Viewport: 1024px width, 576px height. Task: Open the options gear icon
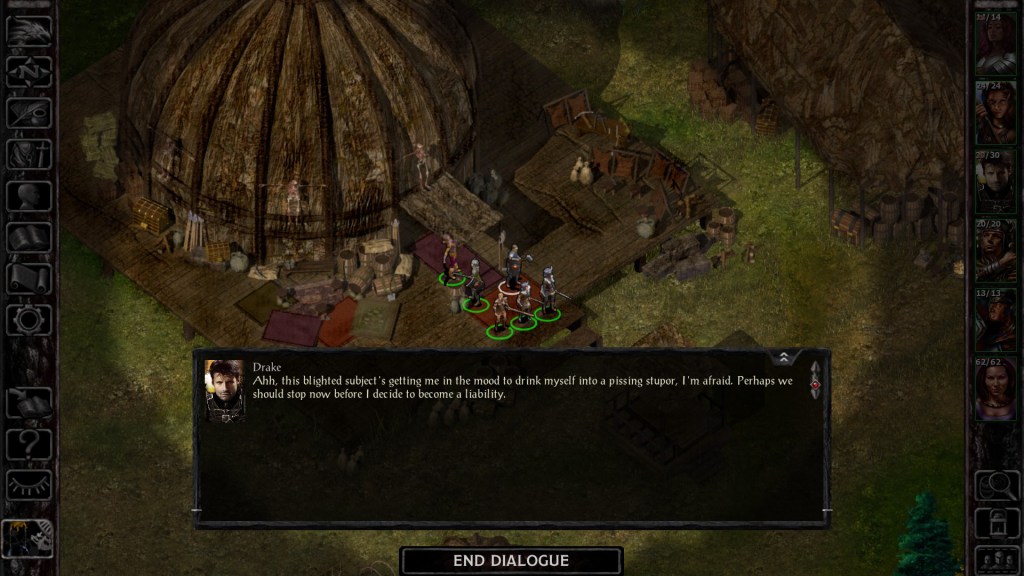pyautogui.click(x=29, y=320)
